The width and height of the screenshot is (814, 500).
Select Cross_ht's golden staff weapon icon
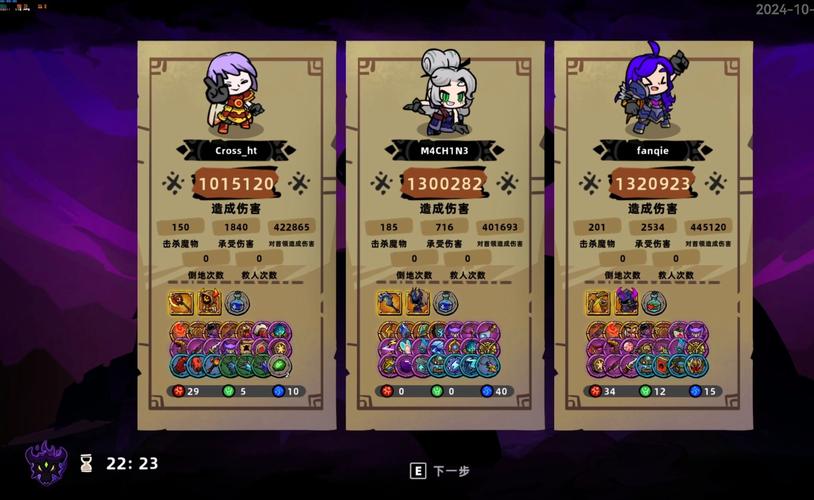pyautogui.click(x=181, y=302)
